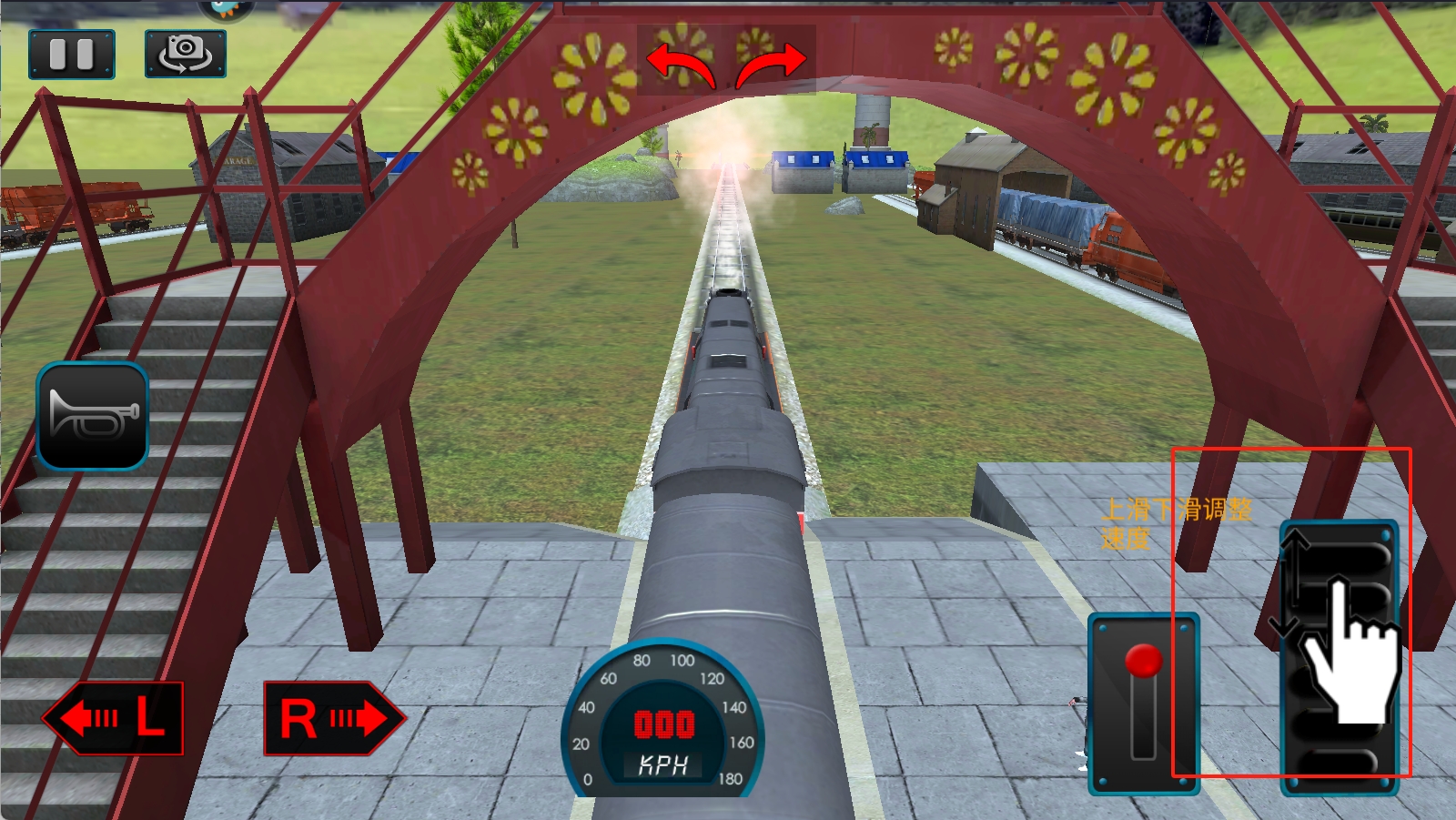Sound the train horn

pyautogui.click(x=92, y=417)
